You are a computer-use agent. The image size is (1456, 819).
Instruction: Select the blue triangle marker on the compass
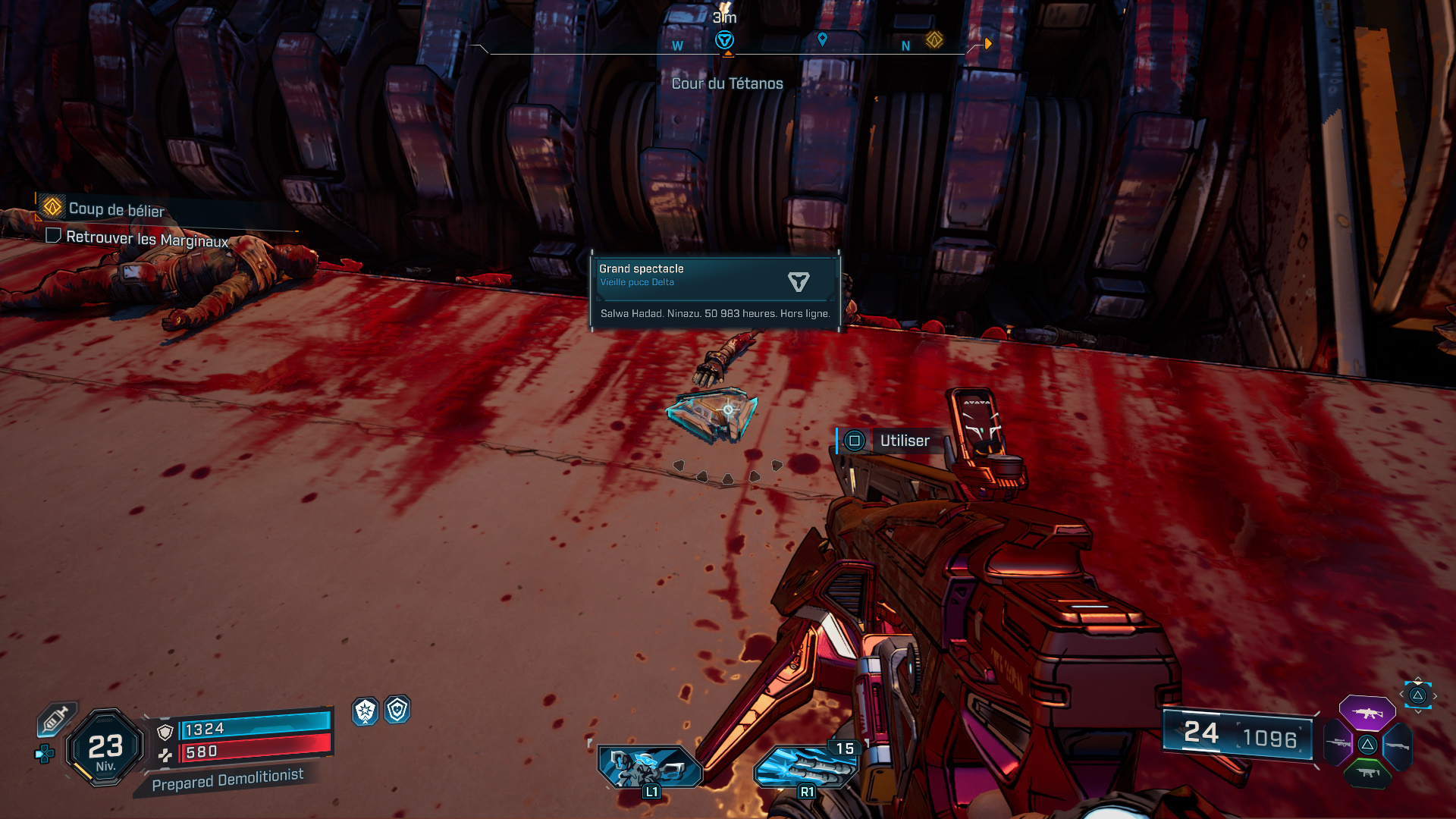tap(724, 40)
